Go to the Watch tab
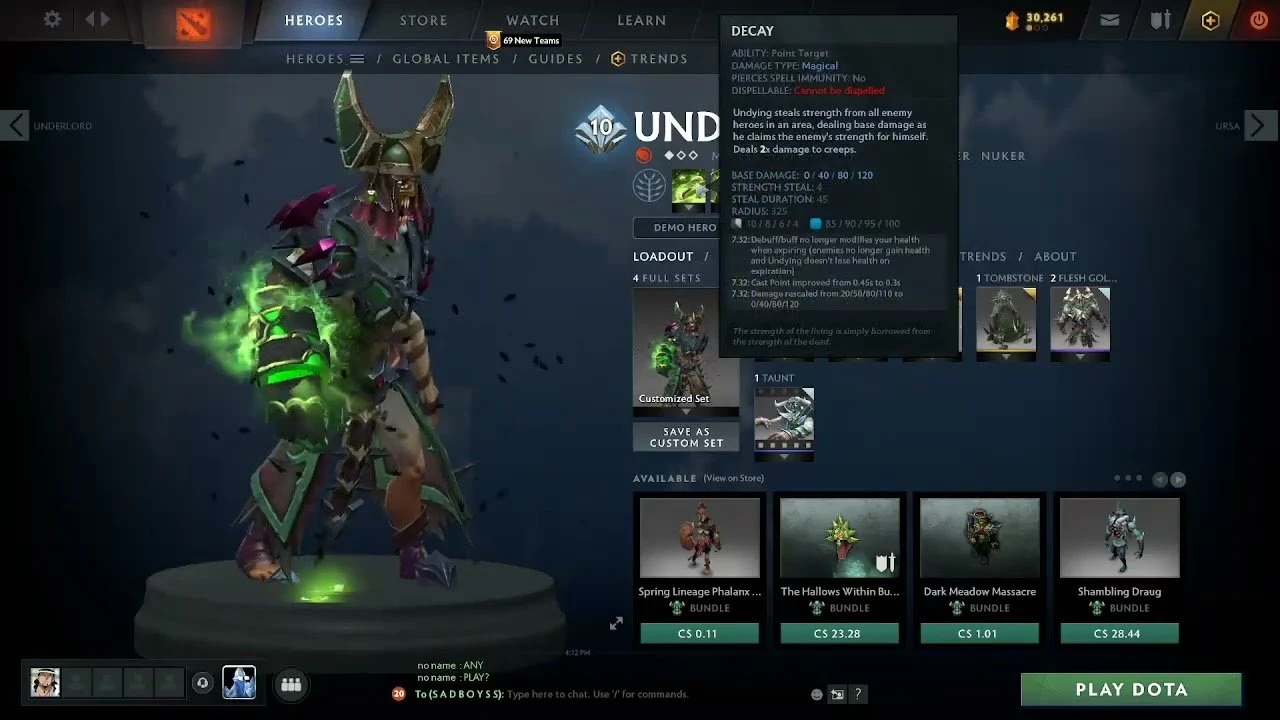Image resolution: width=1280 pixels, height=720 pixels. pos(532,20)
